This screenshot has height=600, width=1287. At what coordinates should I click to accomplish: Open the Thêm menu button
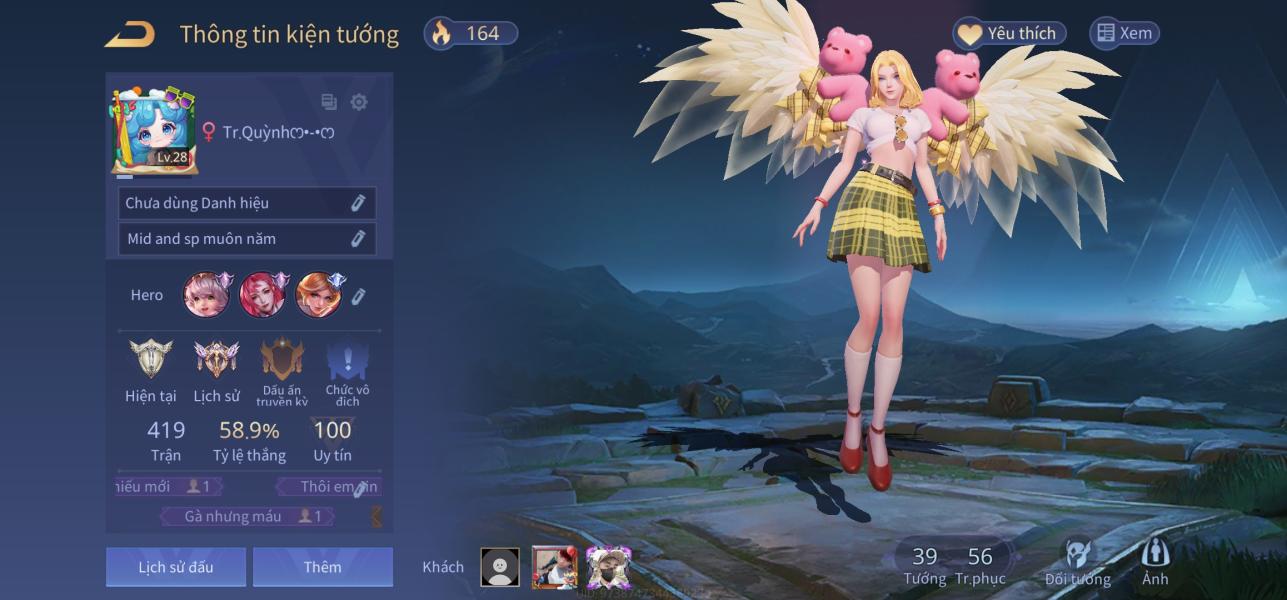coord(322,567)
